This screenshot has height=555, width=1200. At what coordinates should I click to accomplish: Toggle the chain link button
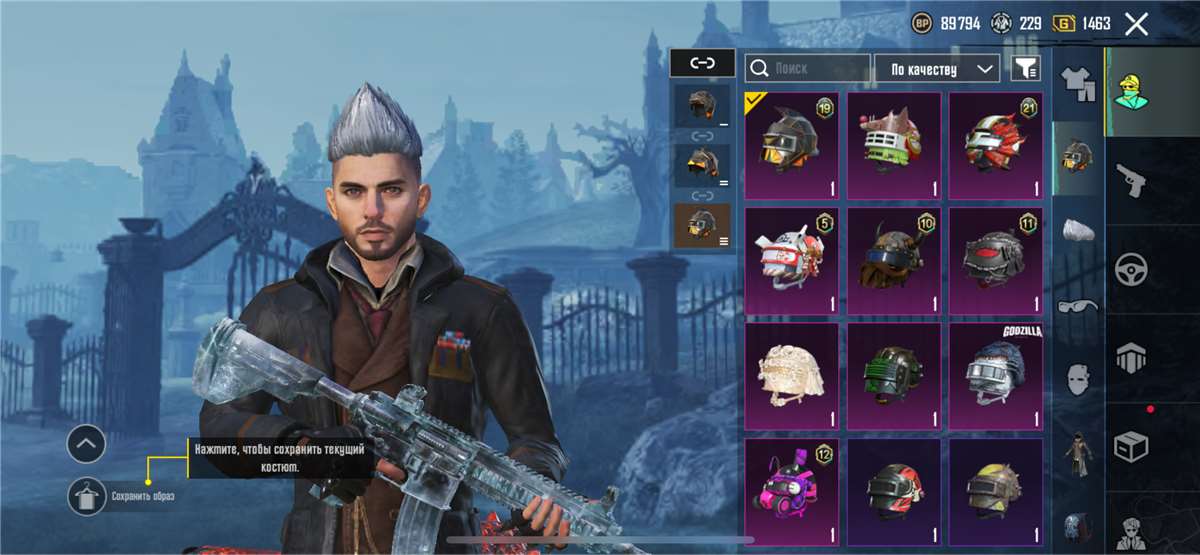[x=703, y=62]
